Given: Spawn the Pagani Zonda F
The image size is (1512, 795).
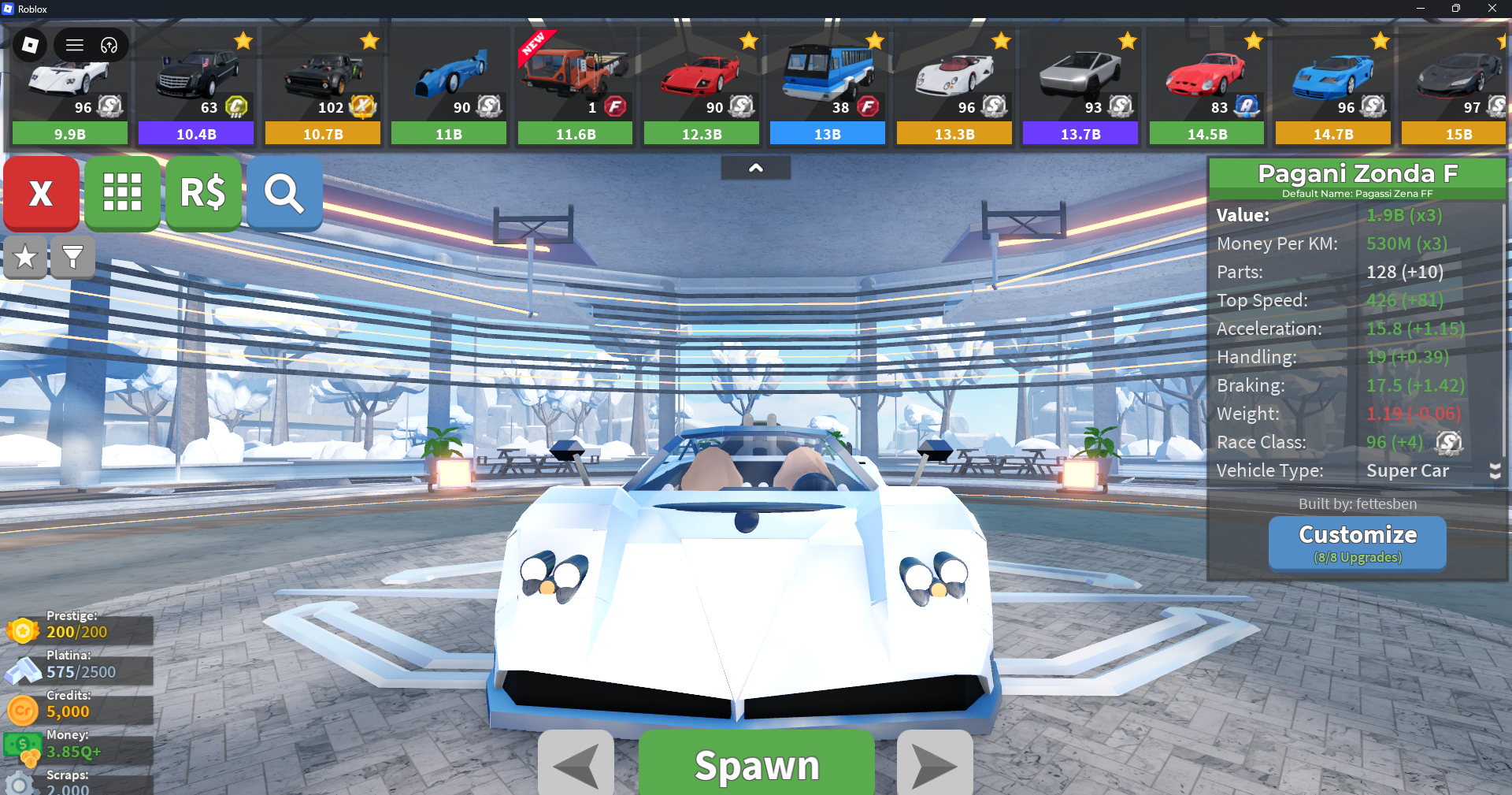Looking at the screenshot, I should 756,764.
